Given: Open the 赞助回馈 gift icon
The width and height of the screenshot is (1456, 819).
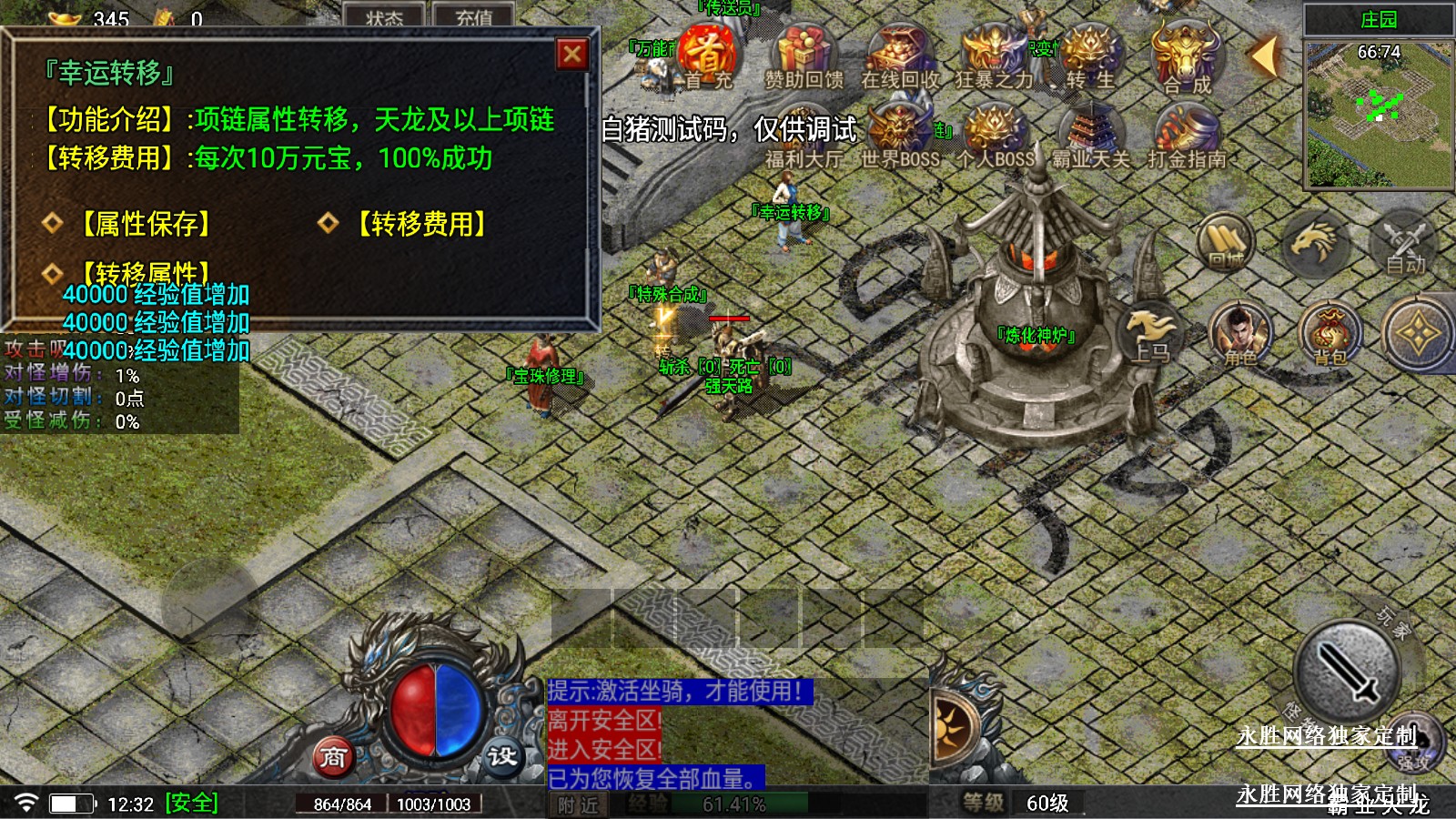Looking at the screenshot, I should (804, 56).
